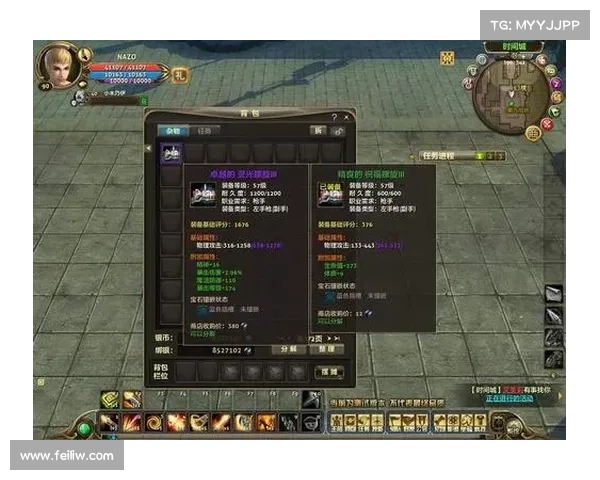The image size is (600, 480).
Task: Switch to the 任务 bag tab
Action: (203, 131)
